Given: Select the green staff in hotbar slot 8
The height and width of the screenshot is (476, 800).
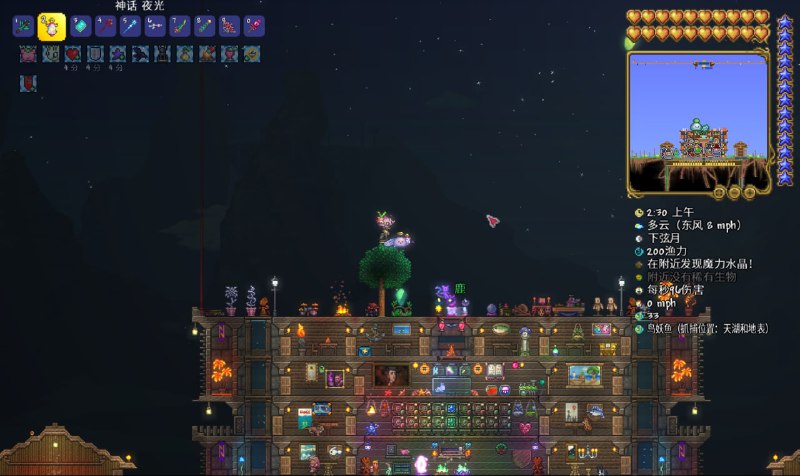Looking at the screenshot, I should click(204, 27).
